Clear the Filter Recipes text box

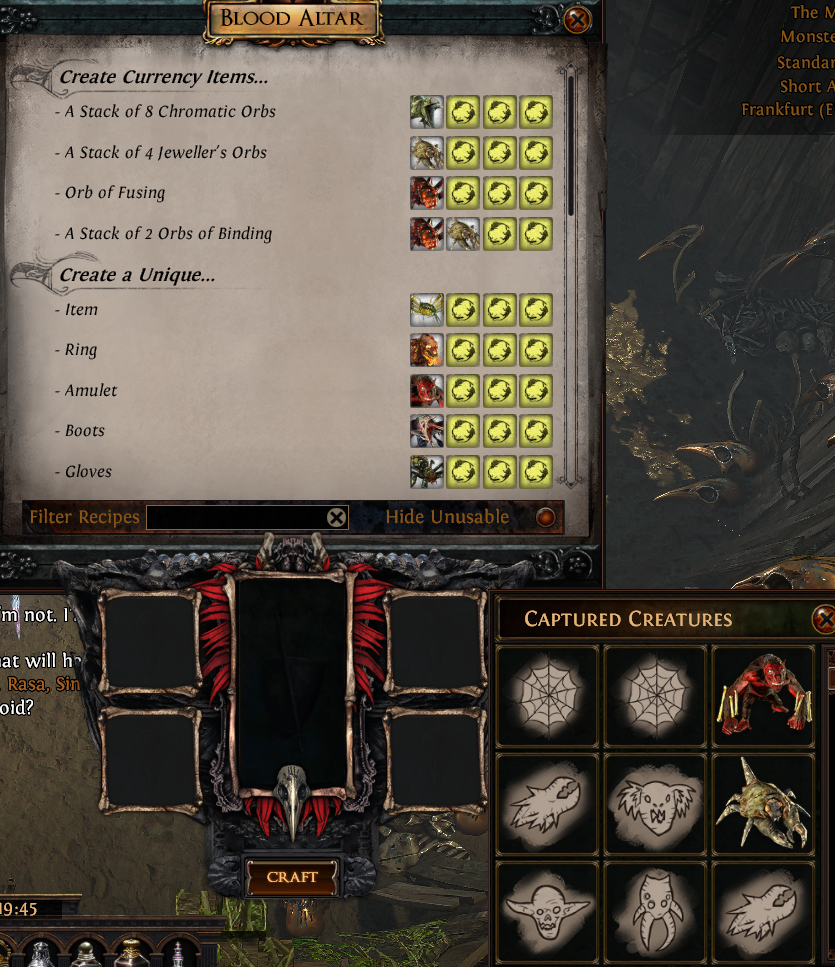pos(337,517)
